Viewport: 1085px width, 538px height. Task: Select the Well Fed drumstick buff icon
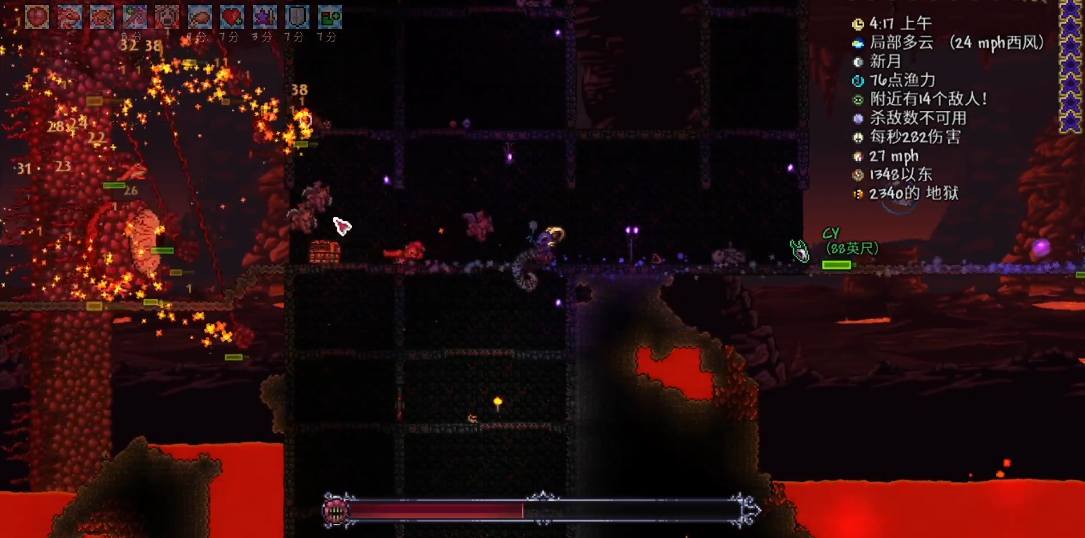[199, 16]
